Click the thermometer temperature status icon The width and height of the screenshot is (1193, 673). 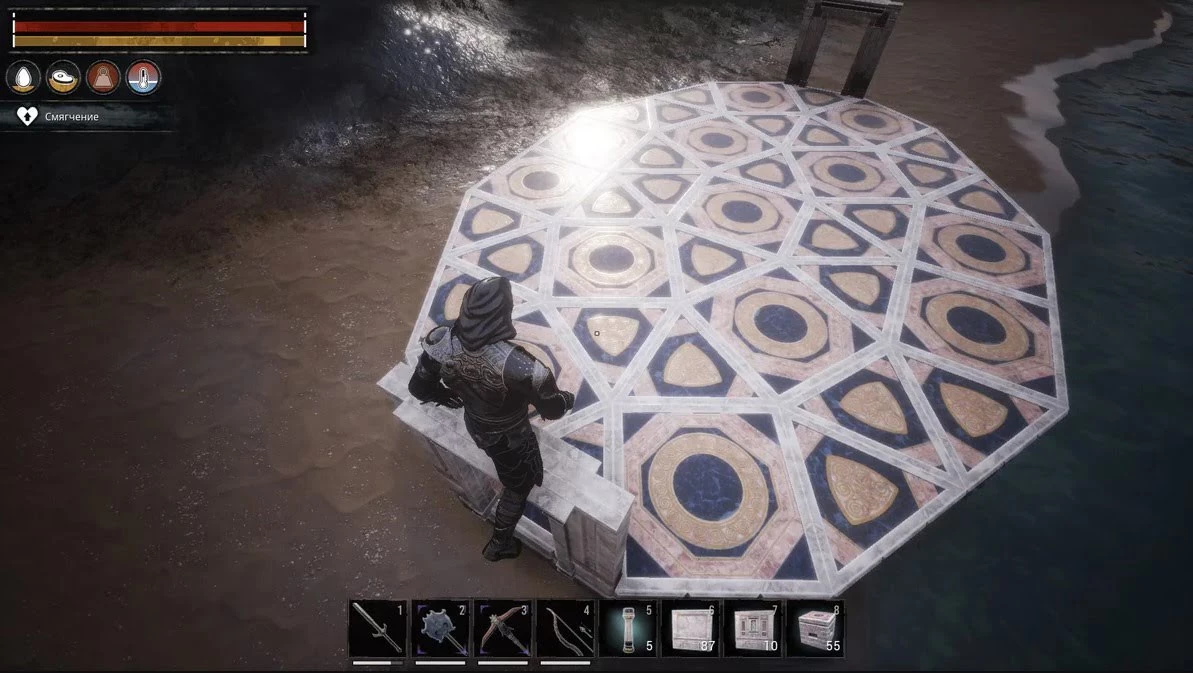pyautogui.click(x=143, y=77)
